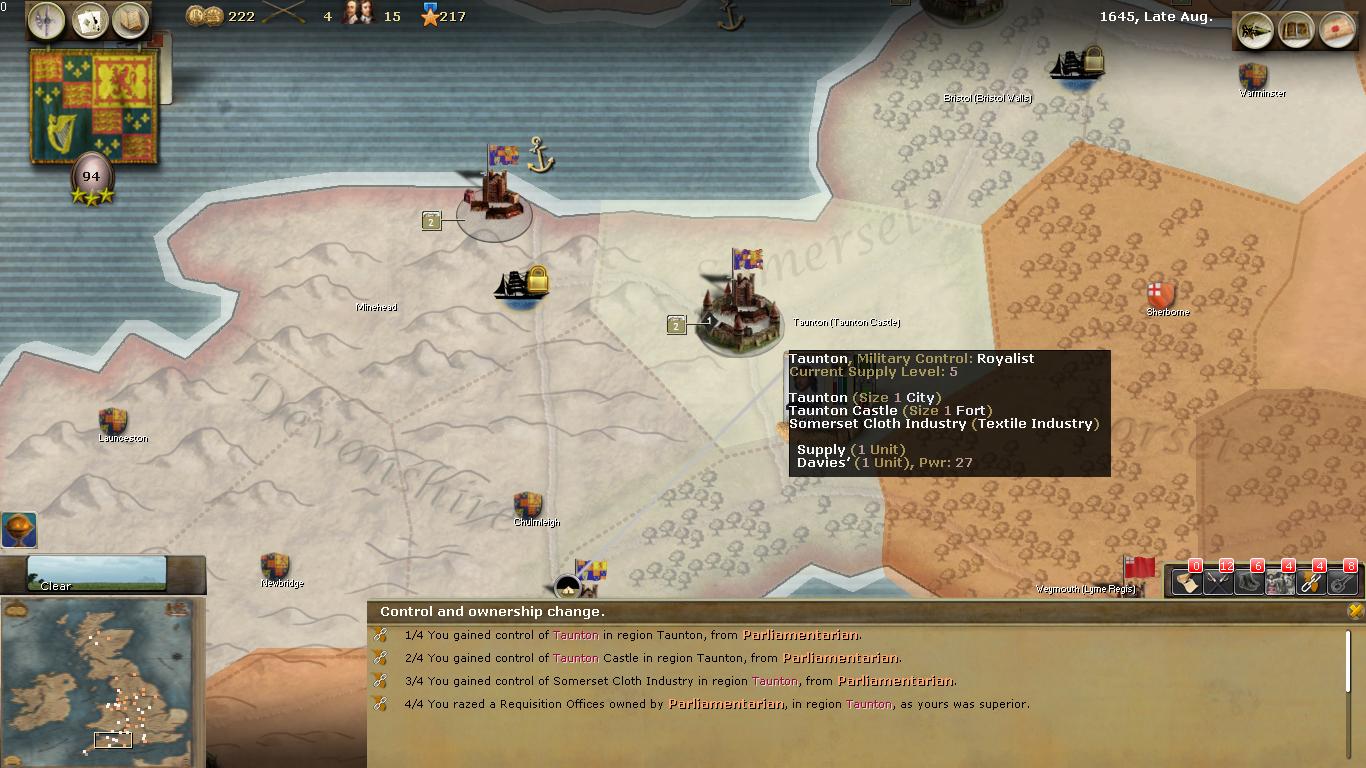Select the razed Requisition Offices message
The width and height of the screenshot is (1366, 768).
(x=716, y=704)
